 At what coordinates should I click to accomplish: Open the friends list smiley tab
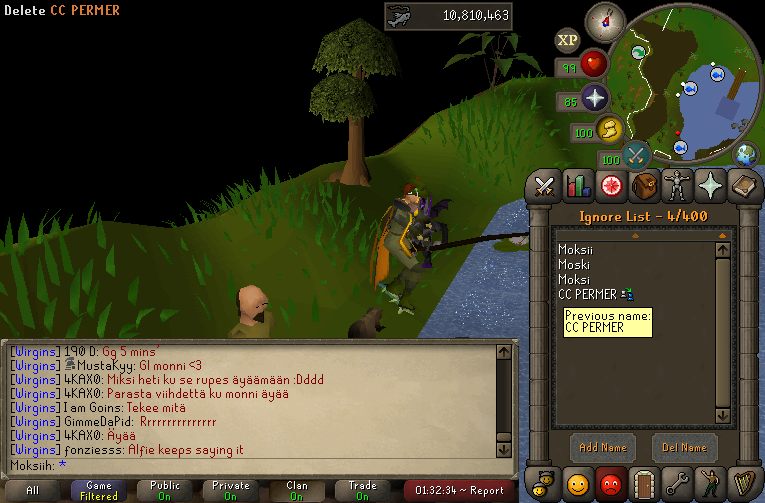click(x=578, y=483)
